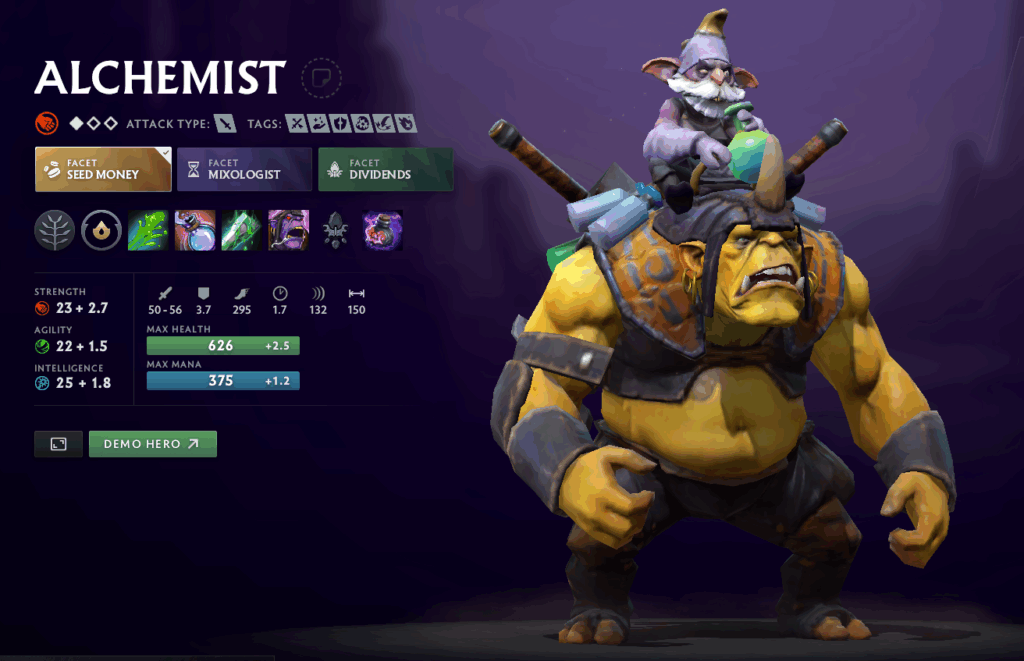The image size is (1024, 661).
Task: Choose the Mixologist facet
Action: (244, 169)
